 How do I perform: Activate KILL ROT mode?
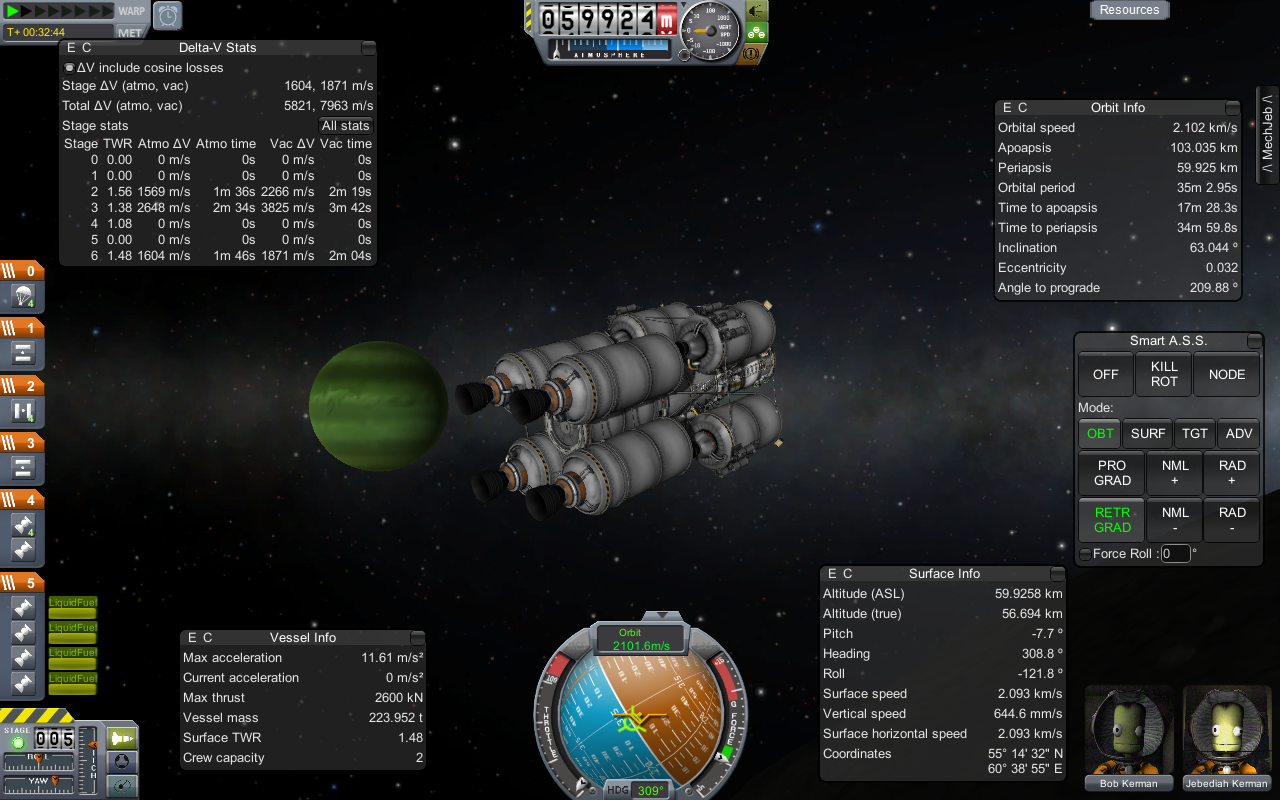1164,374
